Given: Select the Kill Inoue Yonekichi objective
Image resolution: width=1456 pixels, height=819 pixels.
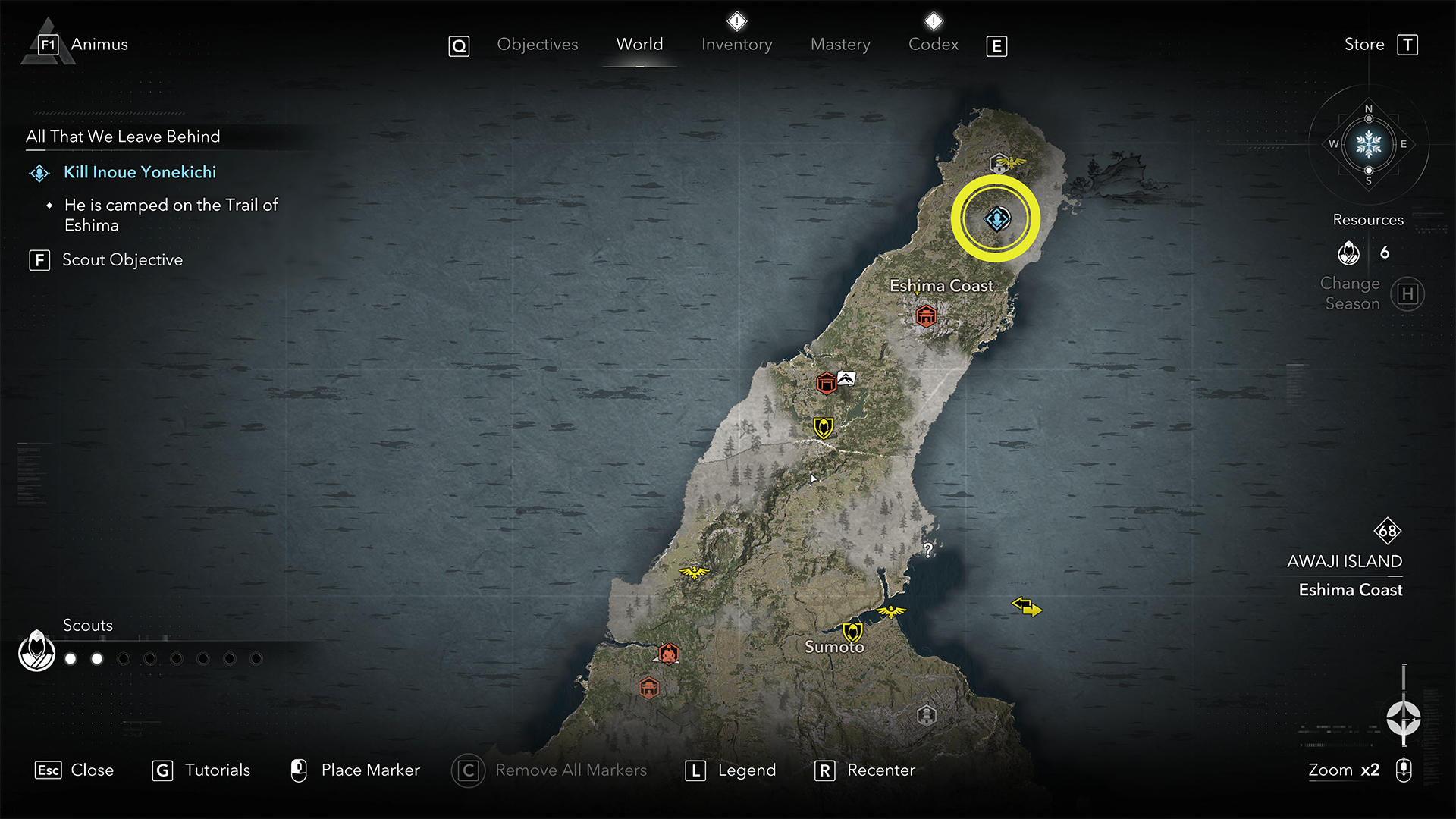Looking at the screenshot, I should pos(140,172).
